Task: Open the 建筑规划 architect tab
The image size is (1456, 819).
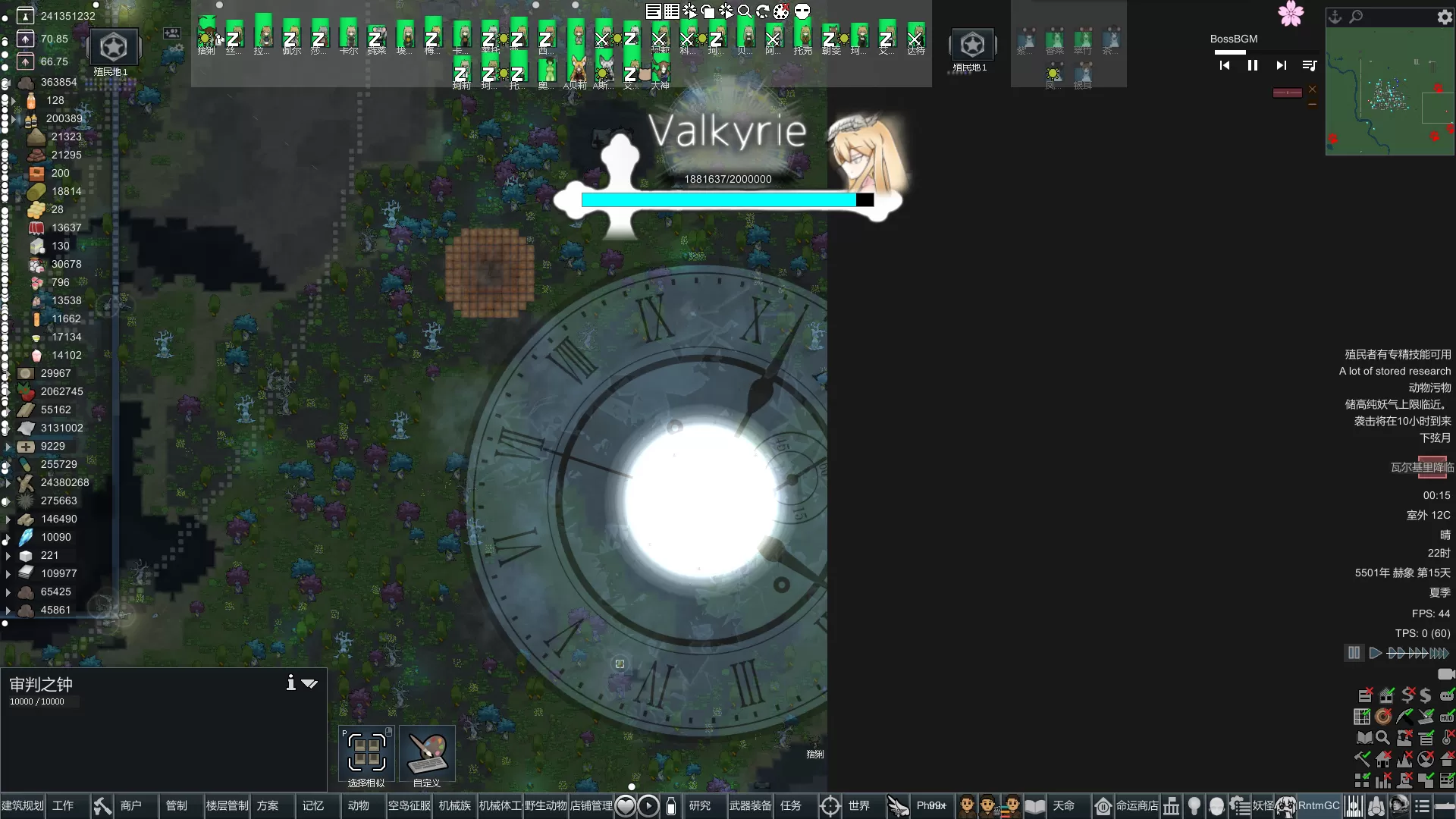Action: 23,806
